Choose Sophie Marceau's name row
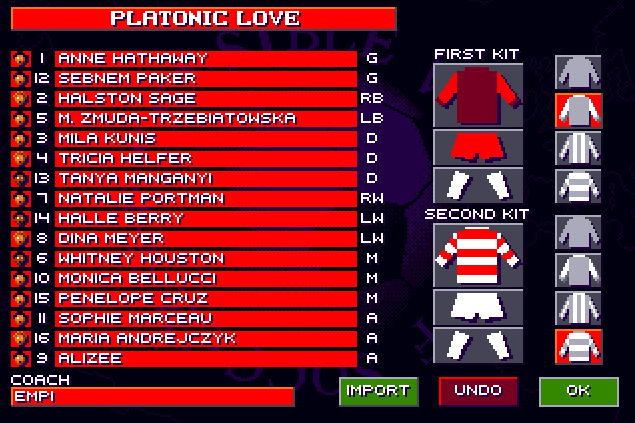 205,319
